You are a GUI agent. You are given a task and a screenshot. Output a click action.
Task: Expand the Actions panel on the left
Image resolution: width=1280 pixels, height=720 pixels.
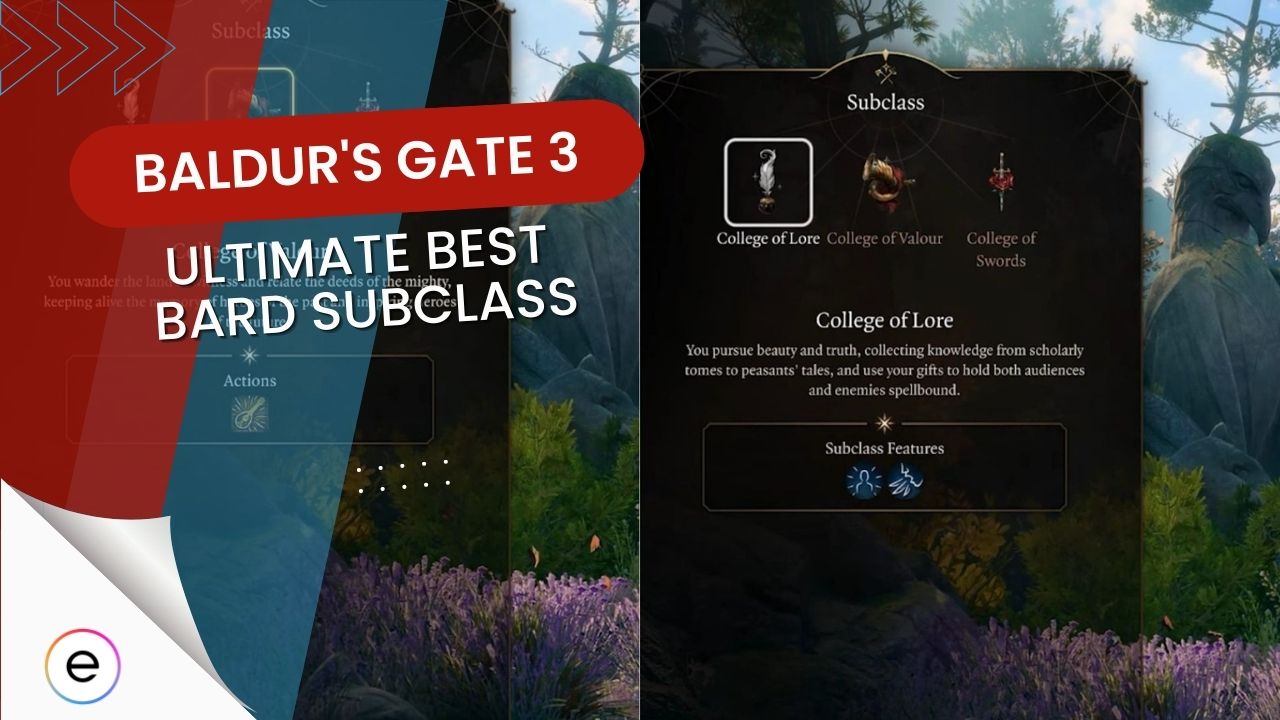(x=249, y=398)
